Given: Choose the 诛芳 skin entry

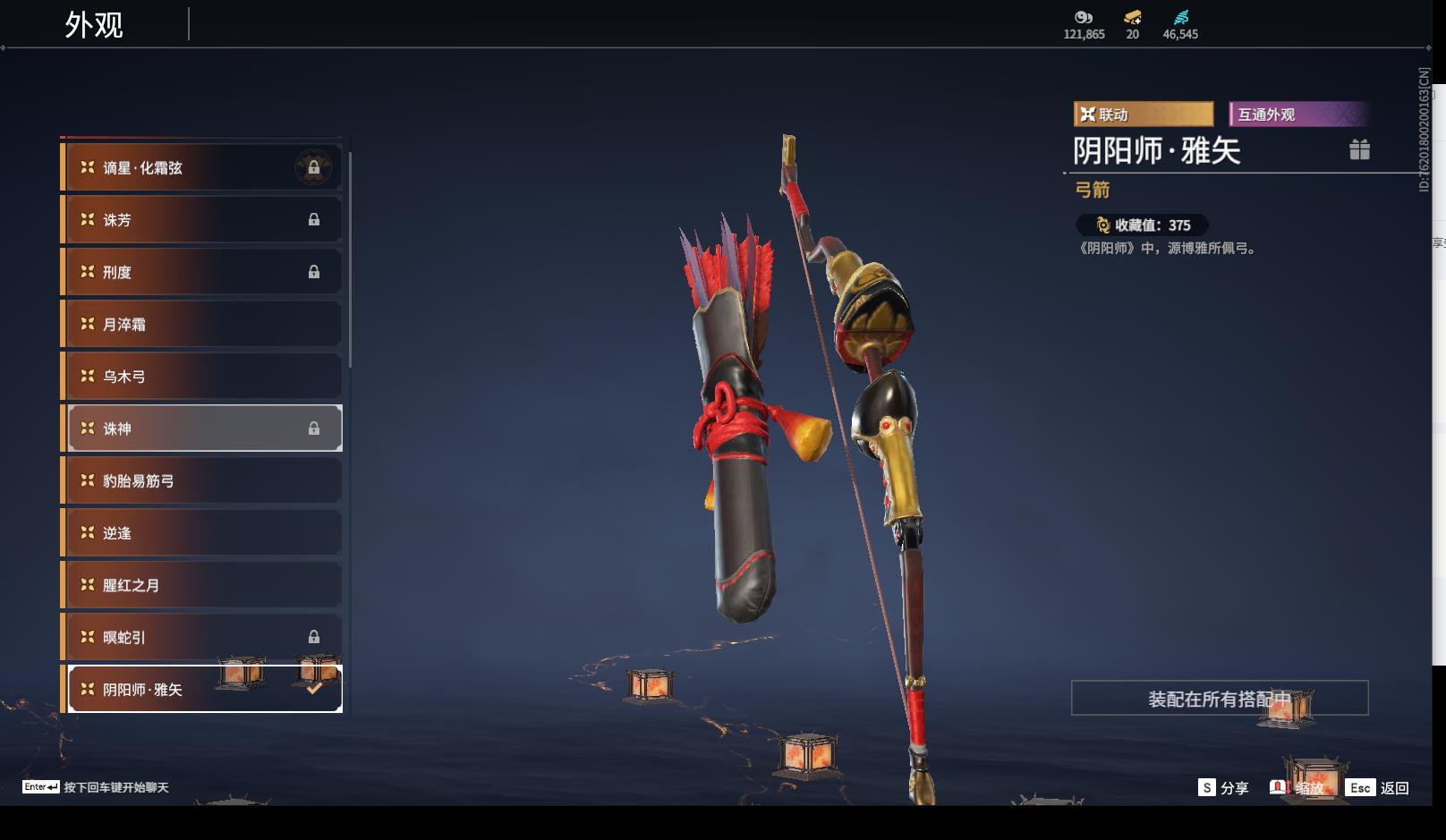Looking at the screenshot, I should click(204, 219).
